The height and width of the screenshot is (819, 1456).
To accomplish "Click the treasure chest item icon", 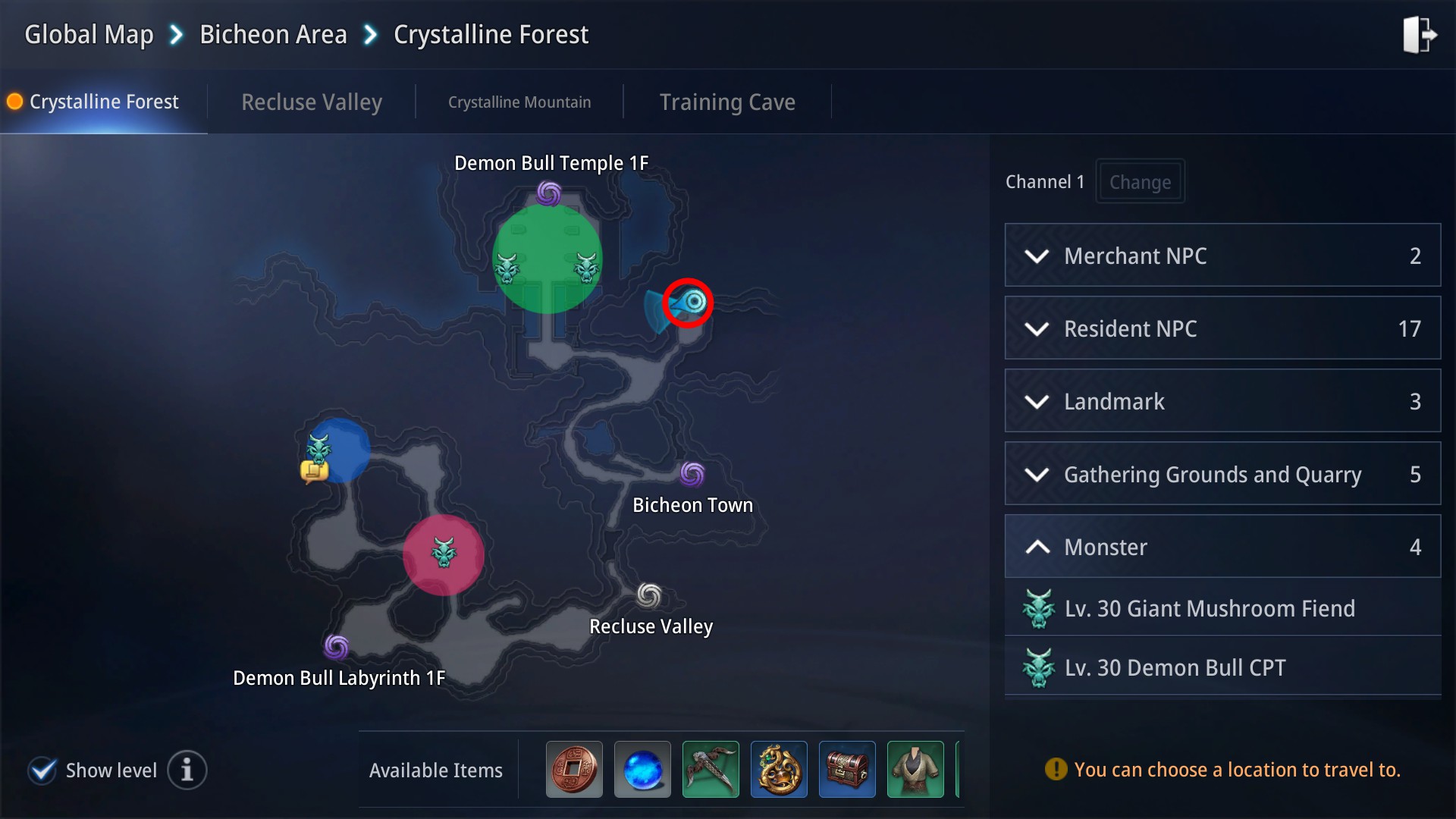I will (847, 769).
